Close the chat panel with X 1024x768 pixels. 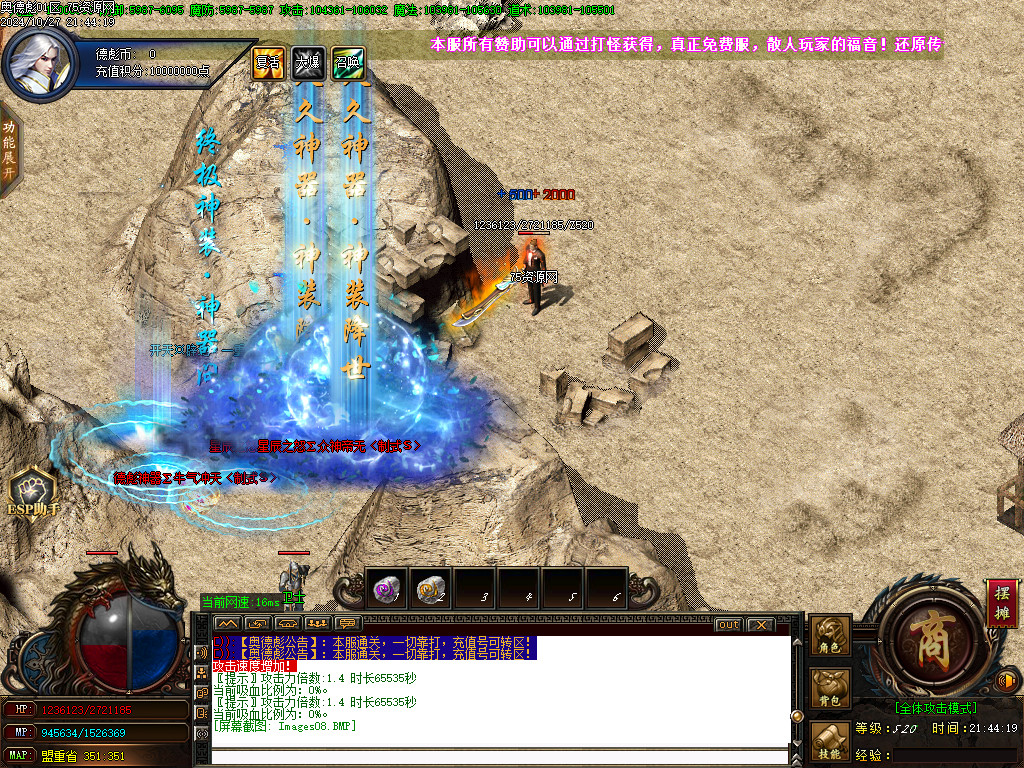(x=761, y=625)
